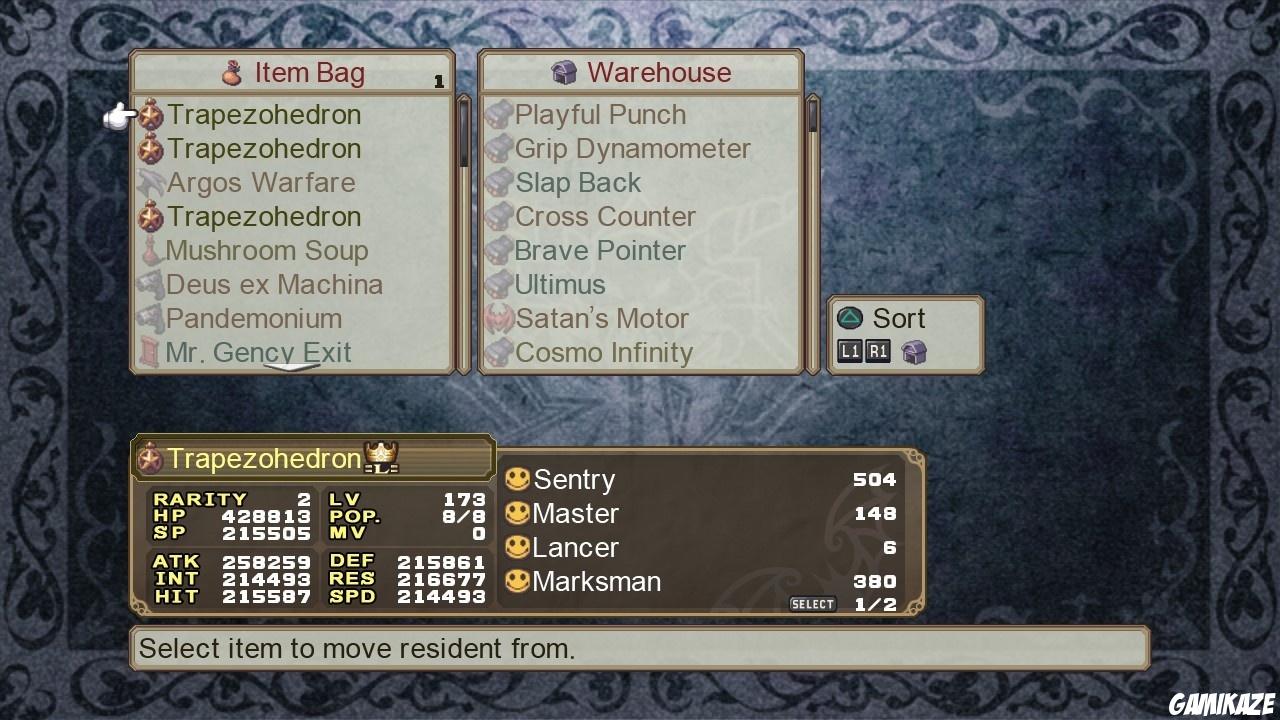The height and width of the screenshot is (720, 1280).
Task: Click the crown icon beside Trapezohedron details
Action: click(x=378, y=456)
